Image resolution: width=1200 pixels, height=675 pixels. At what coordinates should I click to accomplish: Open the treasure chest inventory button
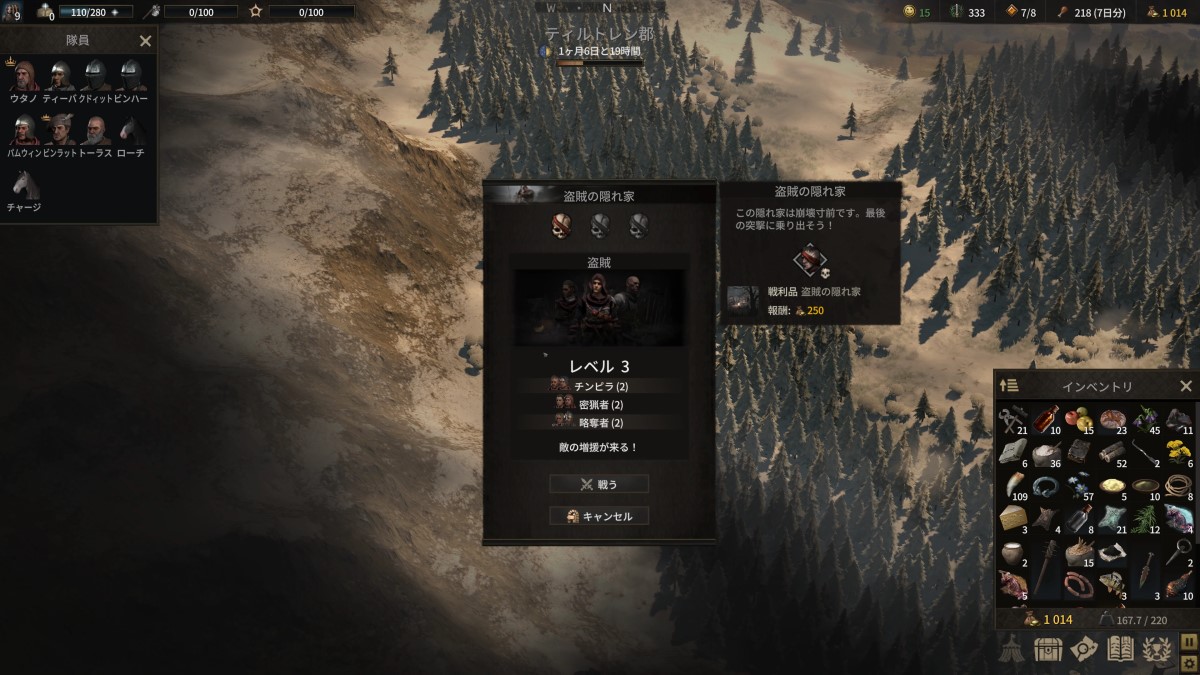point(1048,650)
